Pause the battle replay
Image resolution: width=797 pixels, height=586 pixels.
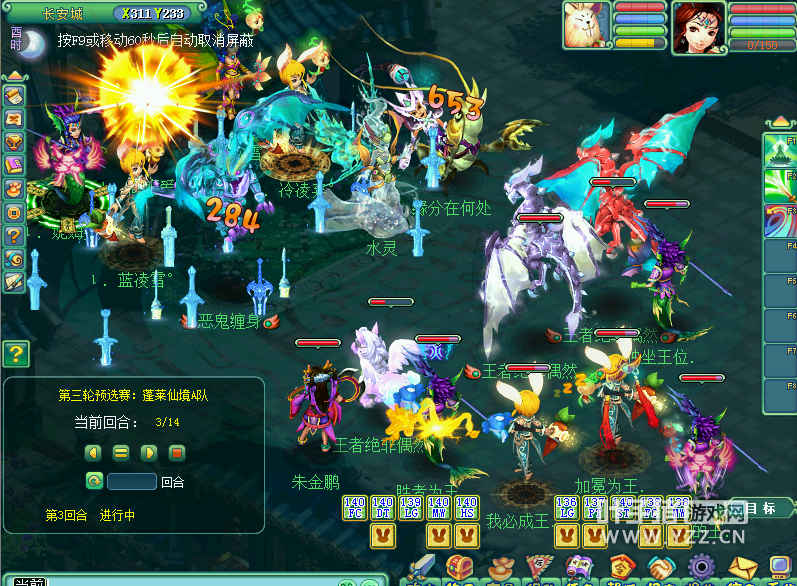[121, 452]
